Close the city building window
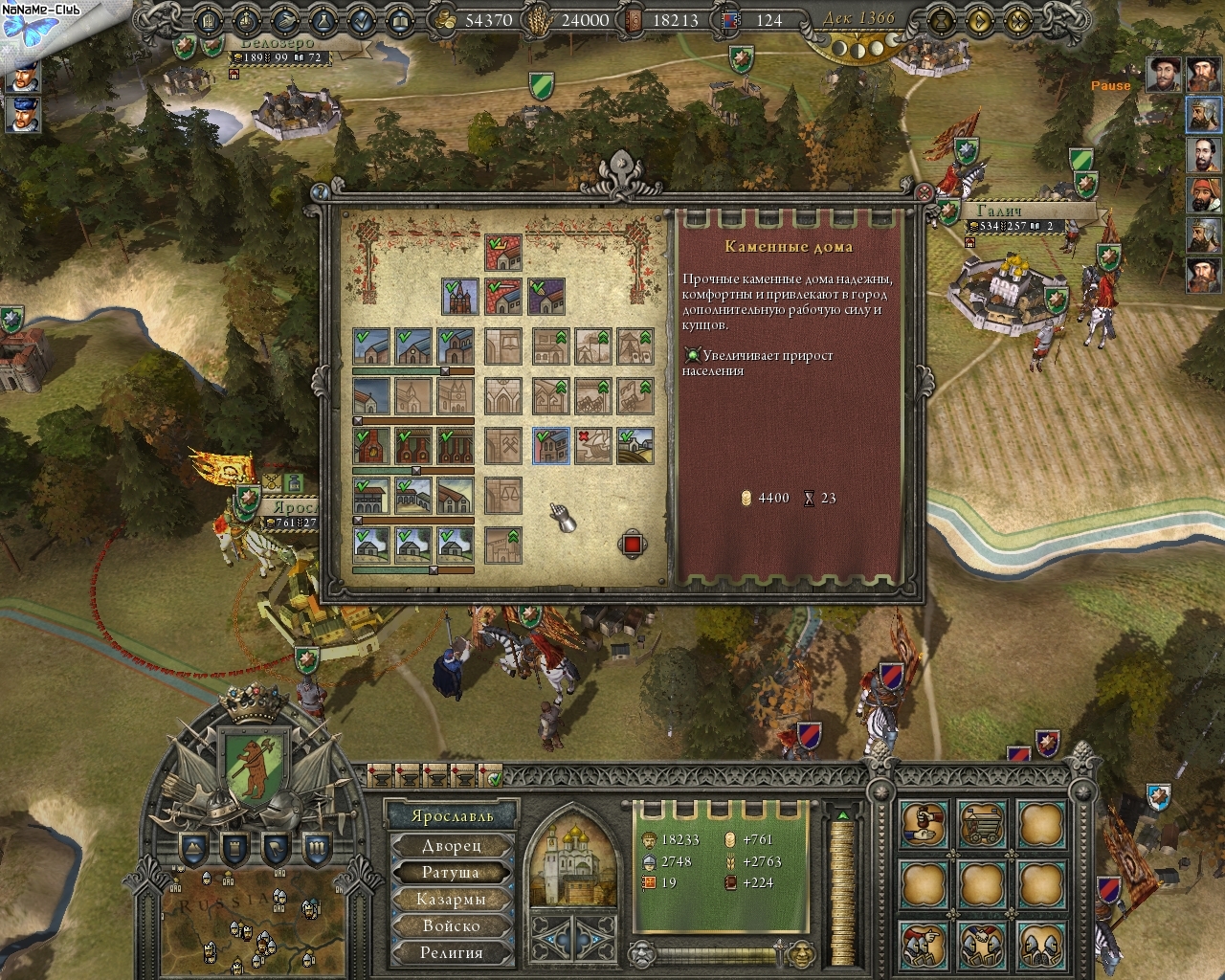Image resolution: width=1225 pixels, height=980 pixels. pos(924,192)
